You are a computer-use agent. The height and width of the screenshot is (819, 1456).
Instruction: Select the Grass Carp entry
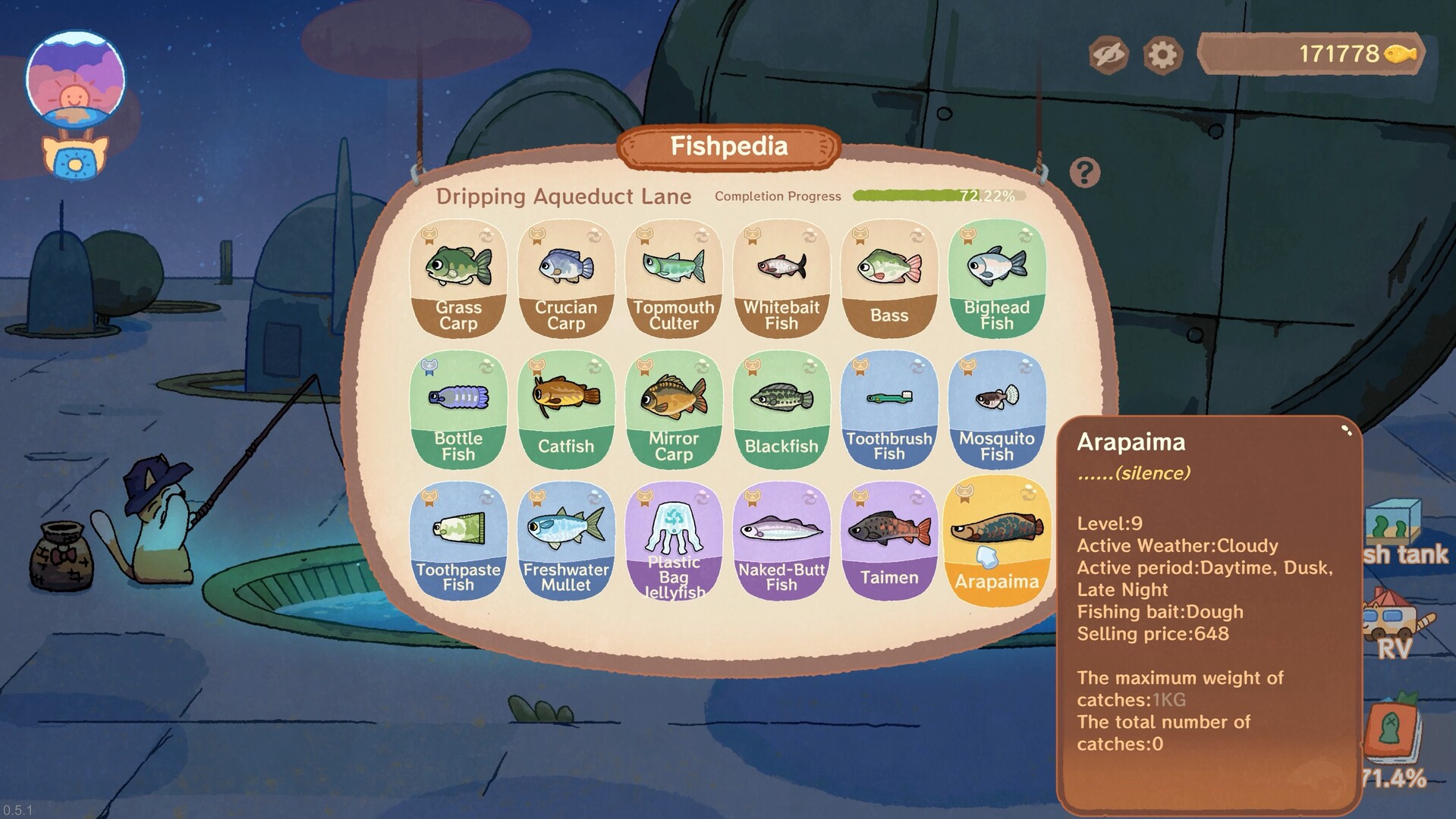[458, 279]
